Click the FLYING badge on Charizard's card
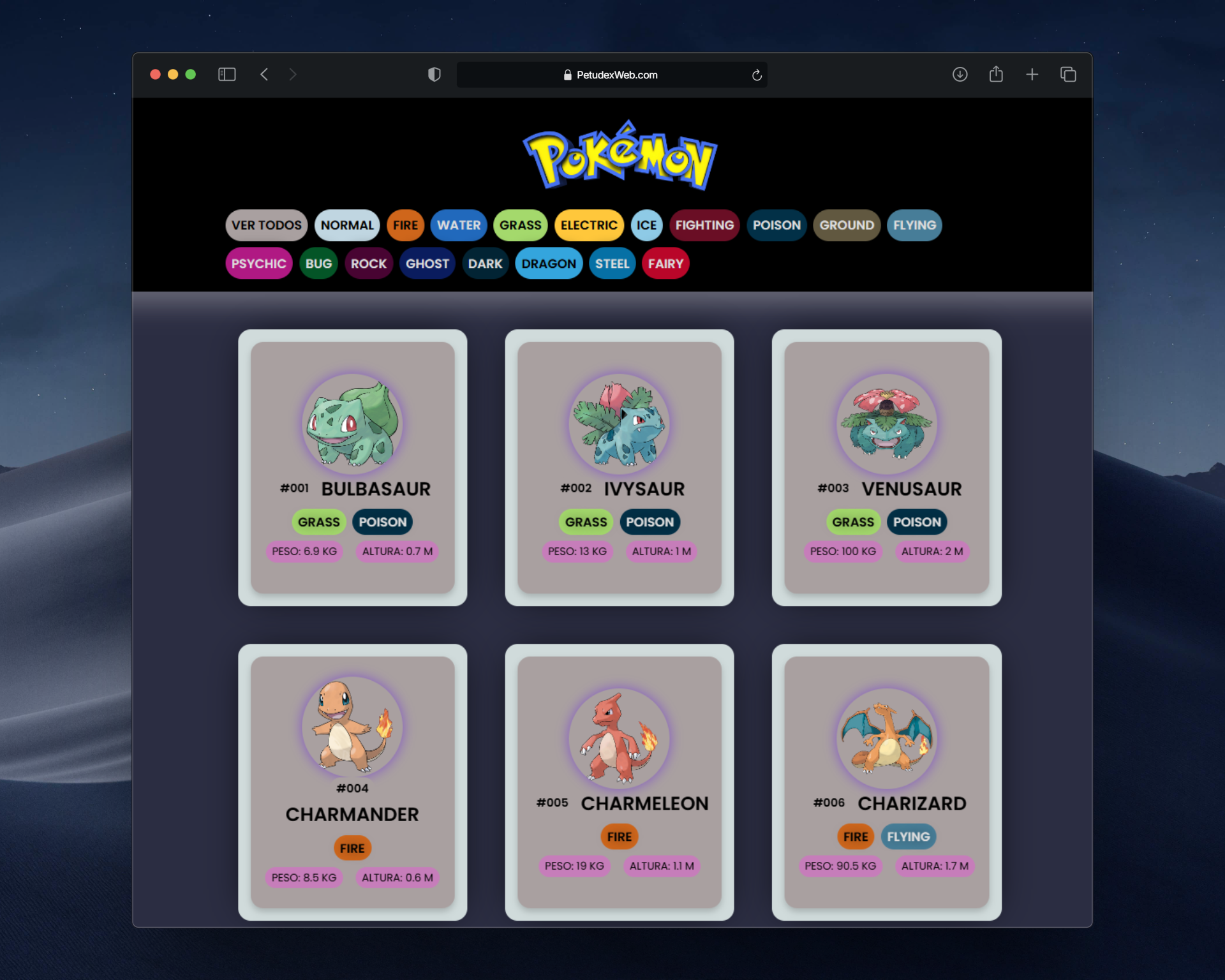Image resolution: width=1225 pixels, height=980 pixels. (x=908, y=836)
